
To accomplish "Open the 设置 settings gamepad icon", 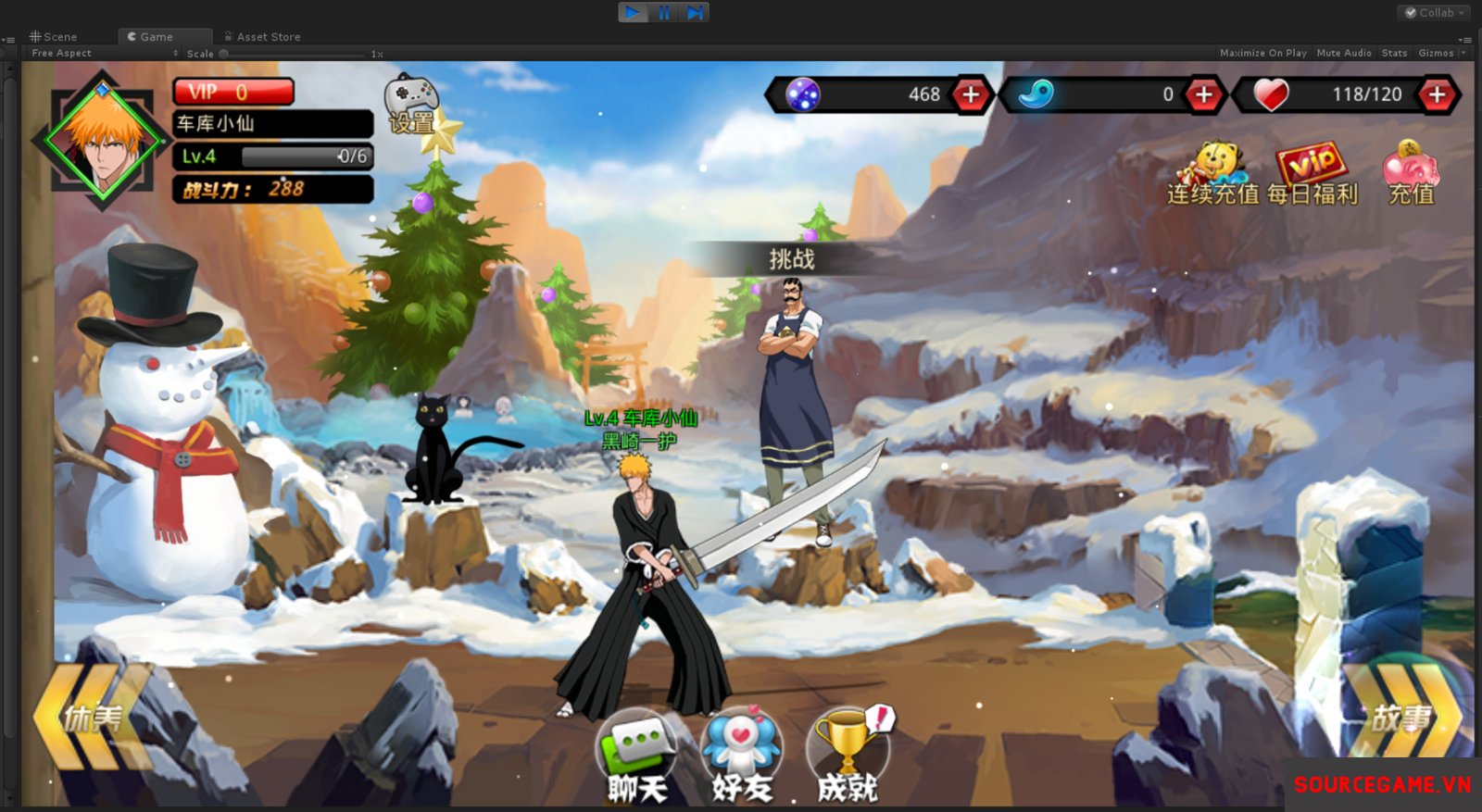I will 411,104.
